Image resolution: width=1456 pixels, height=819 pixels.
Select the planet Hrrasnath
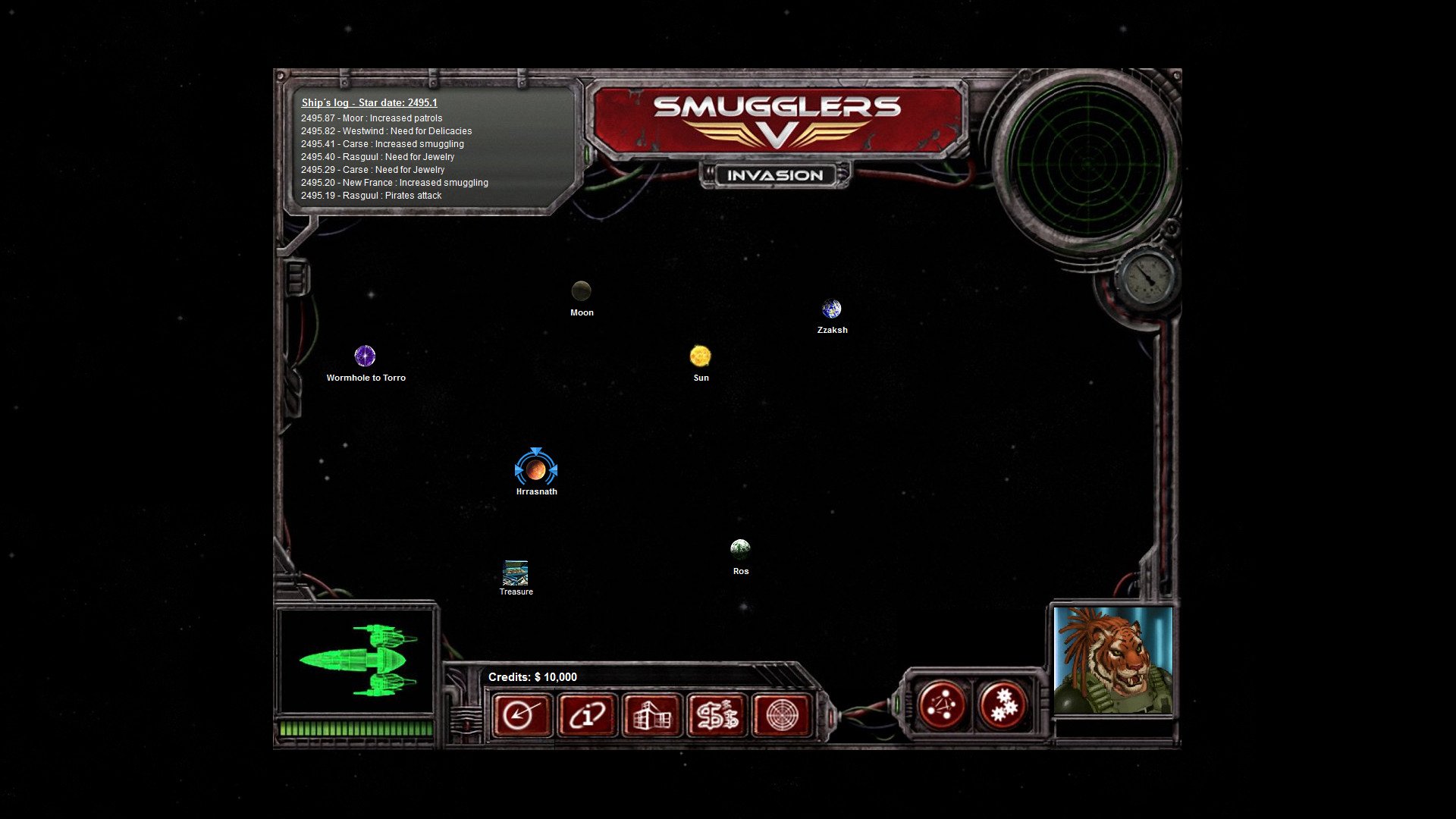(x=537, y=470)
